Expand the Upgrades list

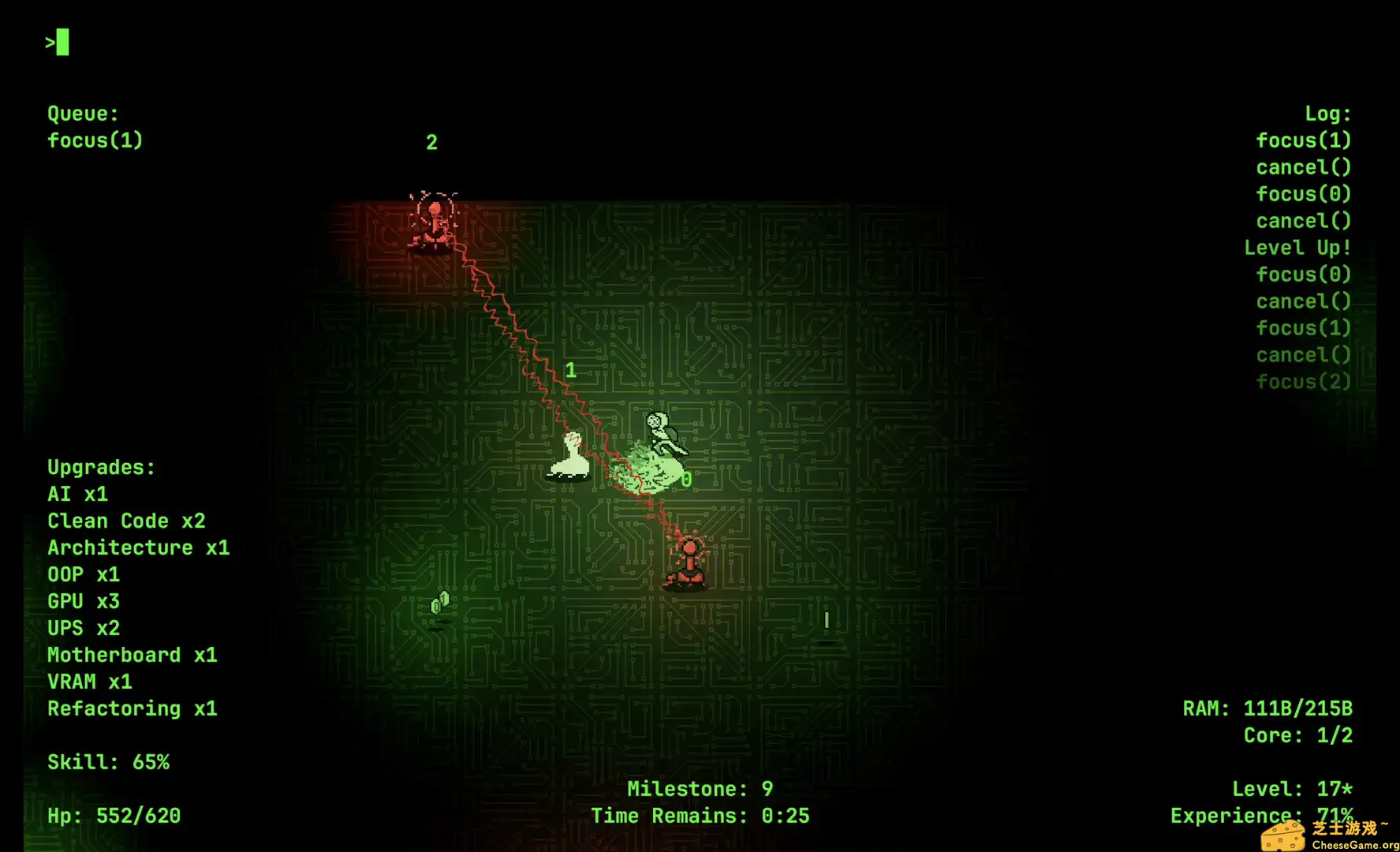[101, 467]
